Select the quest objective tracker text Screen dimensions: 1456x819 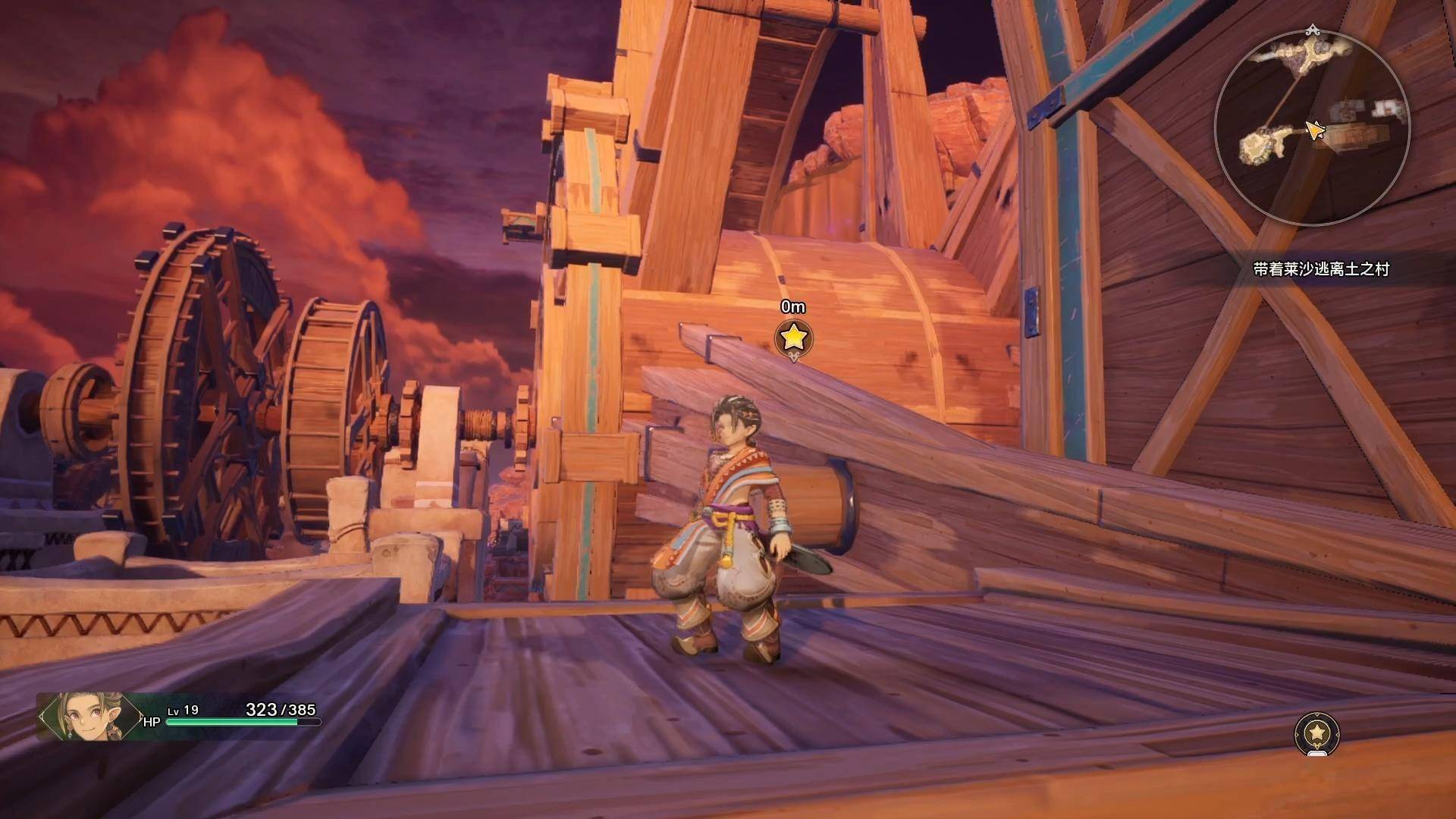pyautogui.click(x=1320, y=269)
